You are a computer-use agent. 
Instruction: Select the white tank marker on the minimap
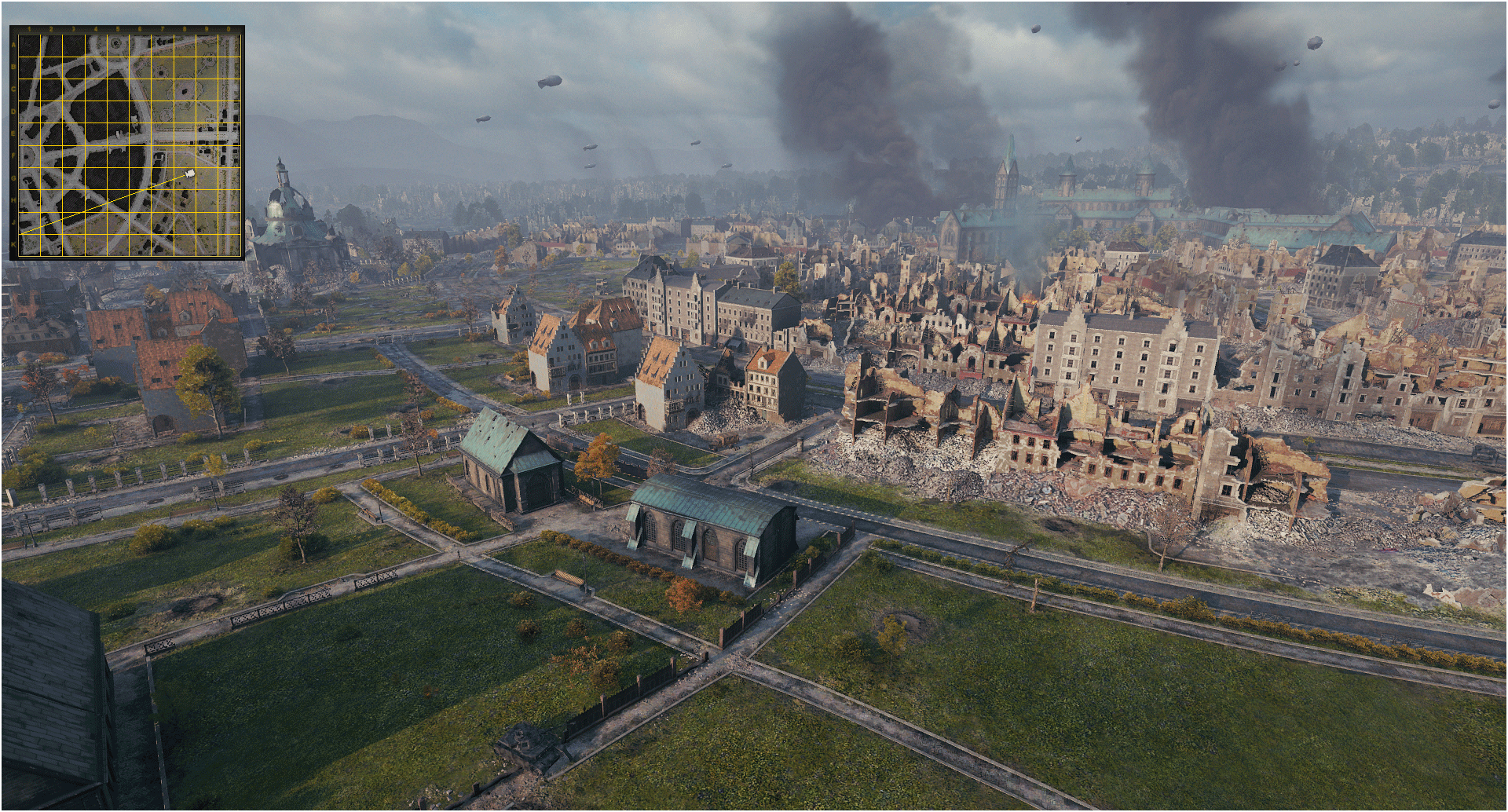(x=190, y=174)
